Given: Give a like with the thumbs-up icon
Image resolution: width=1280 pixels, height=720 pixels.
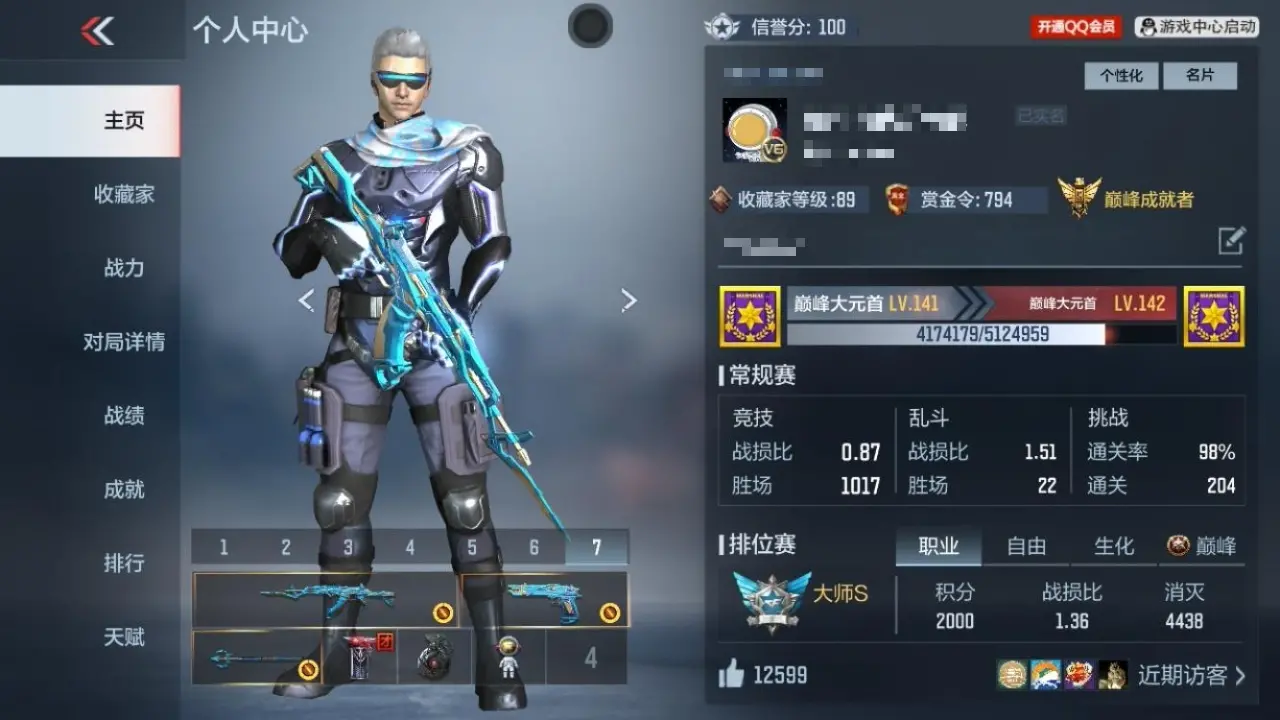Looking at the screenshot, I should pyautogui.click(x=732, y=675).
